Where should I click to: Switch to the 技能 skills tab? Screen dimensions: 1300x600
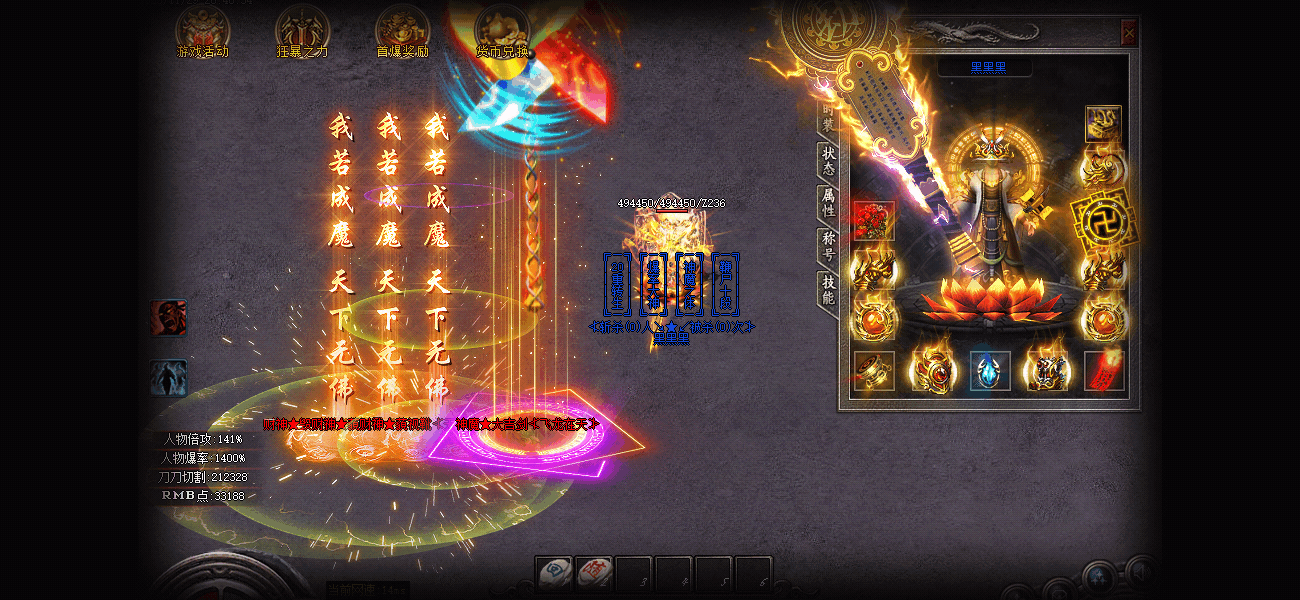click(x=828, y=290)
